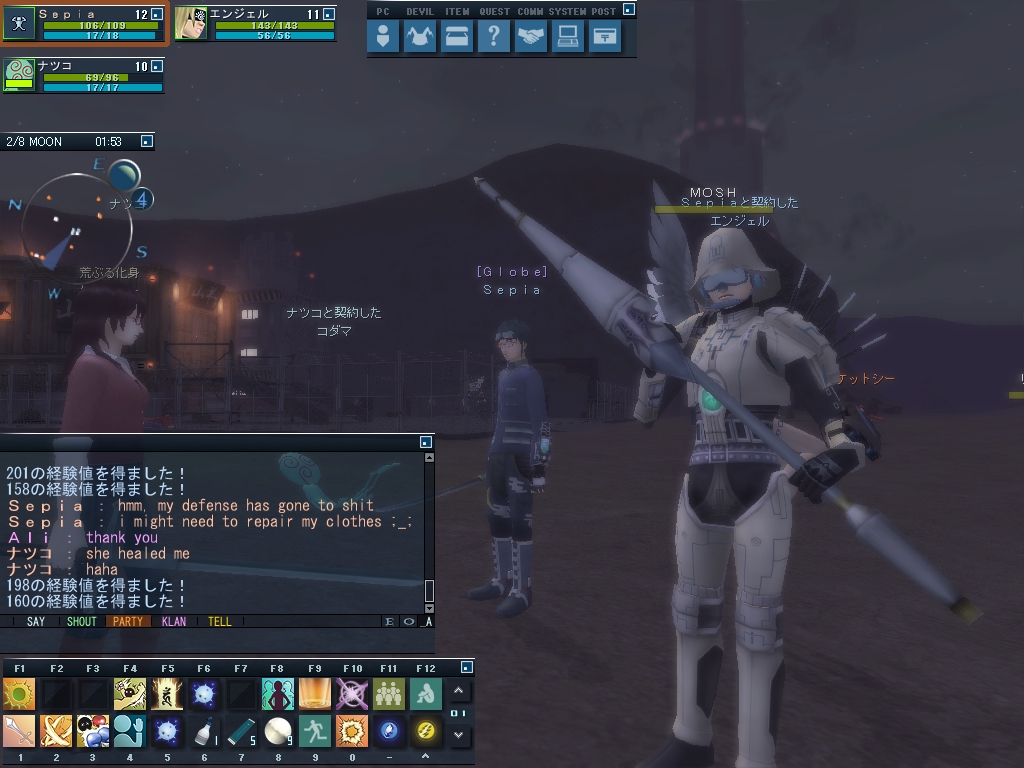Open the PC character menu
1024x768 pixels.
coord(383,37)
